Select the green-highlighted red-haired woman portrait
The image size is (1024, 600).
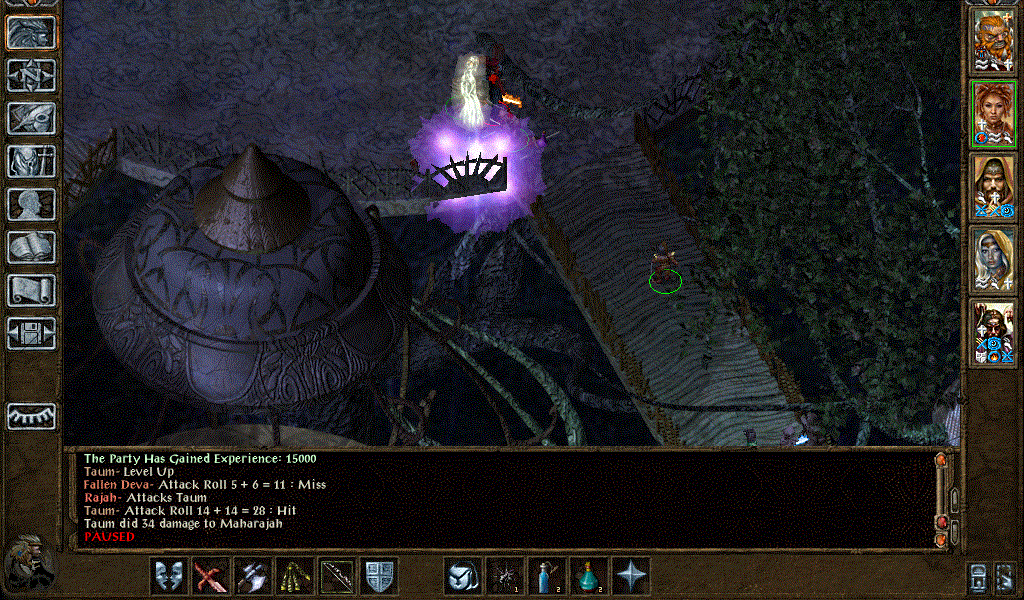(994, 113)
